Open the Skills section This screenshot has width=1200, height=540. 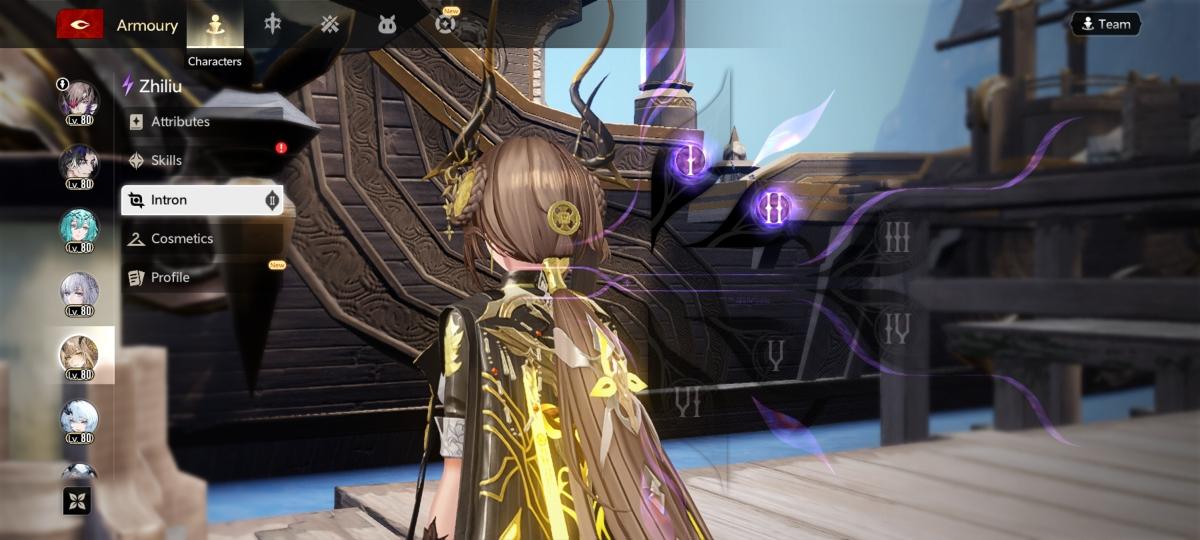166,160
